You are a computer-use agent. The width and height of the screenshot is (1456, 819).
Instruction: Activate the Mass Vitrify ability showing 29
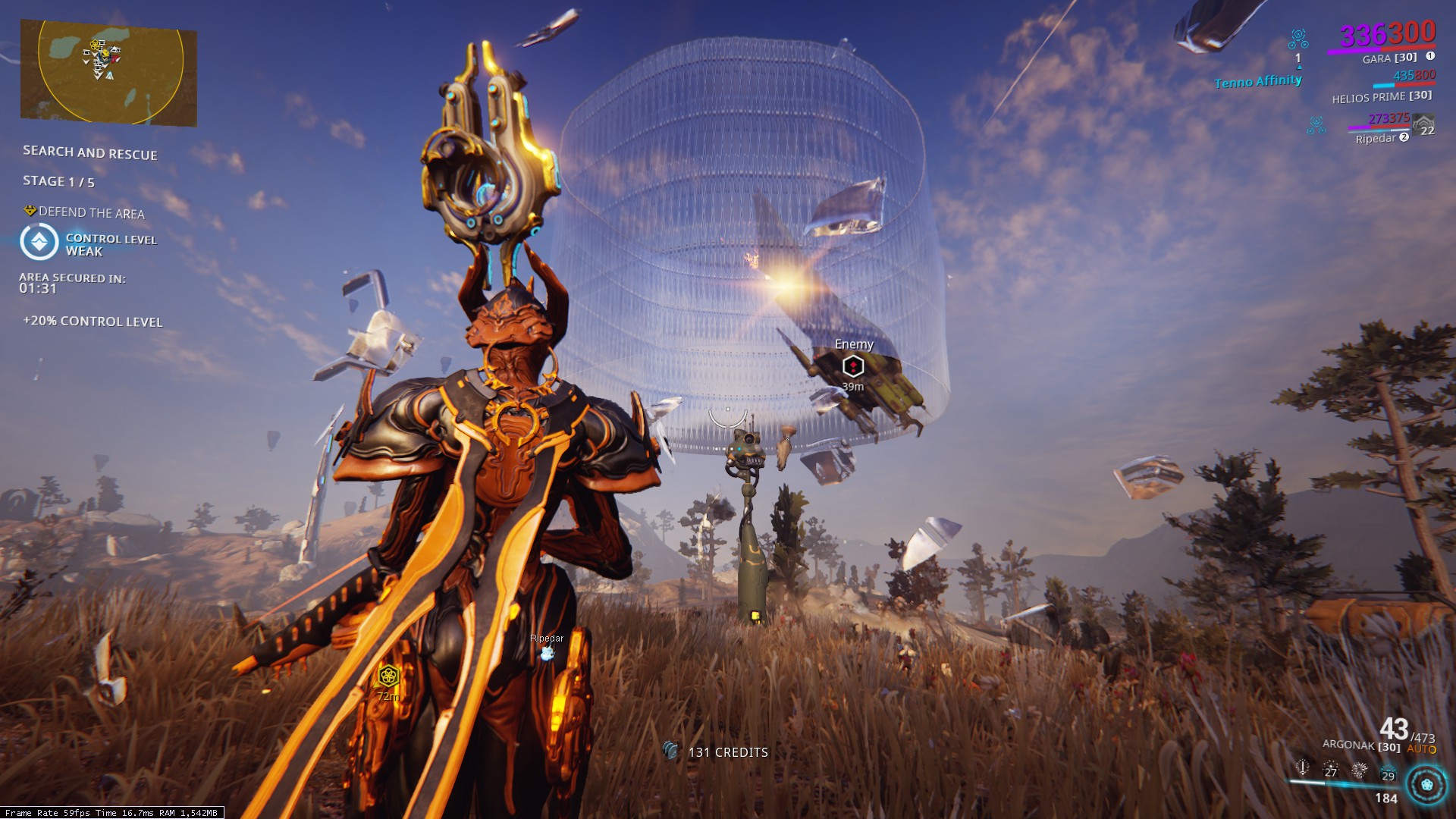click(1388, 772)
